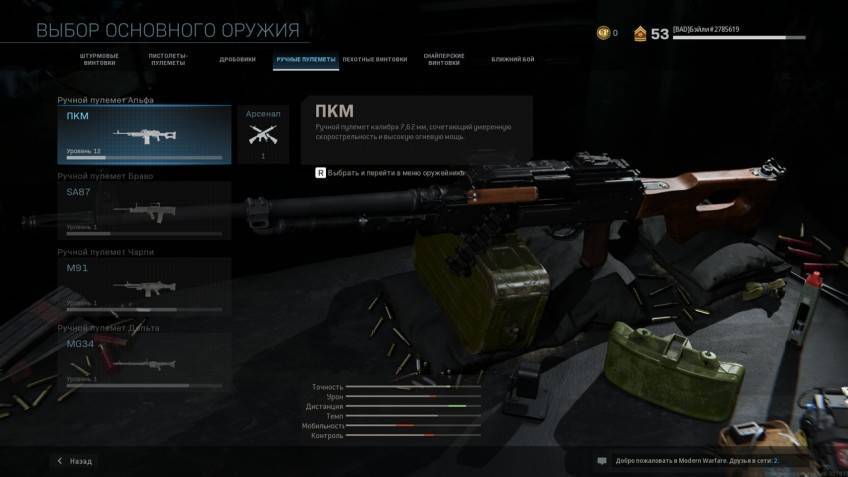
Task: Pick the MG34 weapon tile
Action: (x=144, y=361)
